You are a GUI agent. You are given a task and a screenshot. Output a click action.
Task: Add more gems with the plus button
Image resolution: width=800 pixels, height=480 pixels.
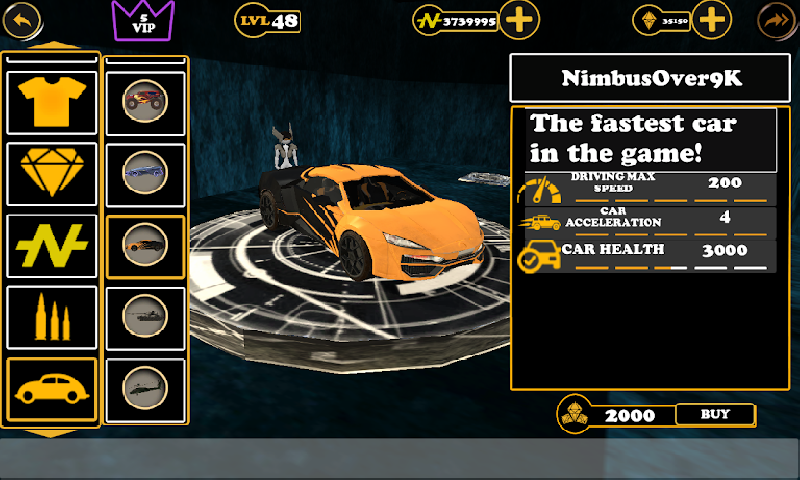point(711,18)
